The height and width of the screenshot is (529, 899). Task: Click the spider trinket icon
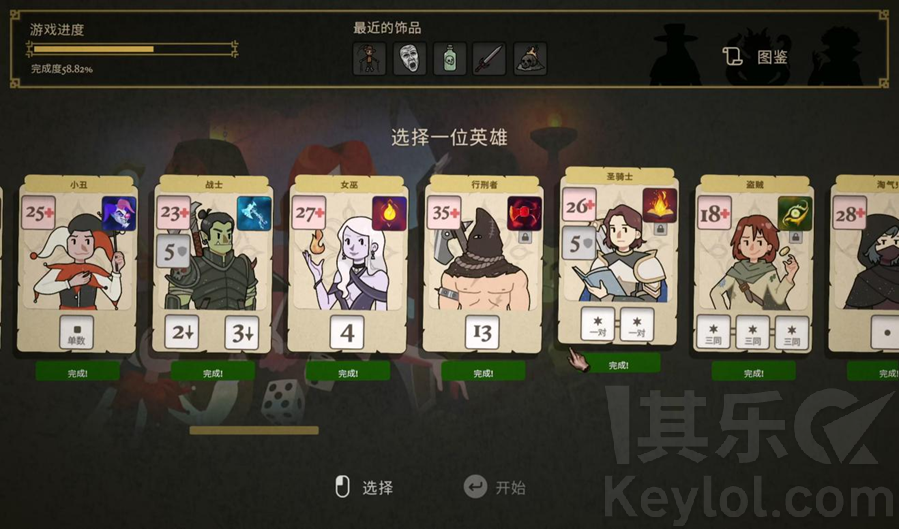369,59
